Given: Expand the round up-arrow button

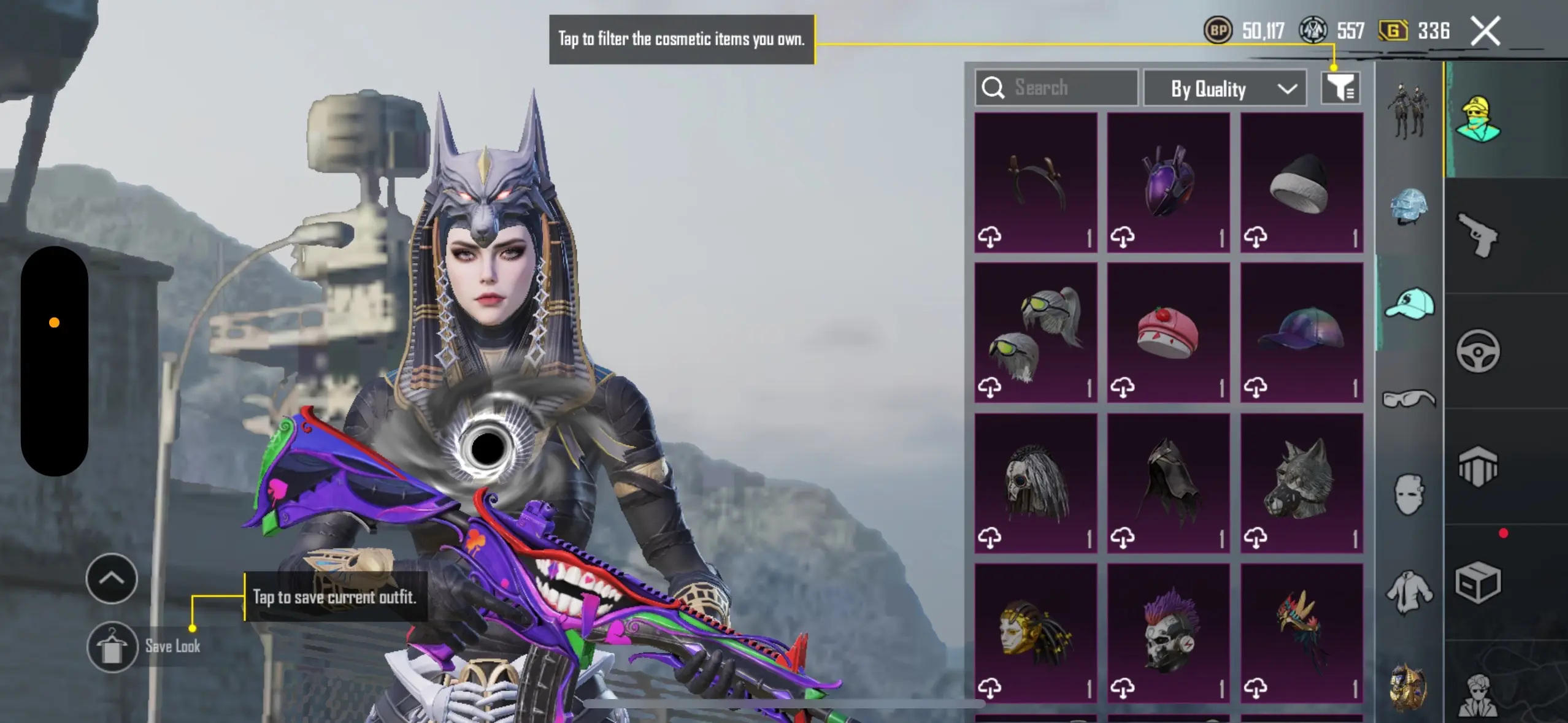Looking at the screenshot, I should pyautogui.click(x=112, y=578).
